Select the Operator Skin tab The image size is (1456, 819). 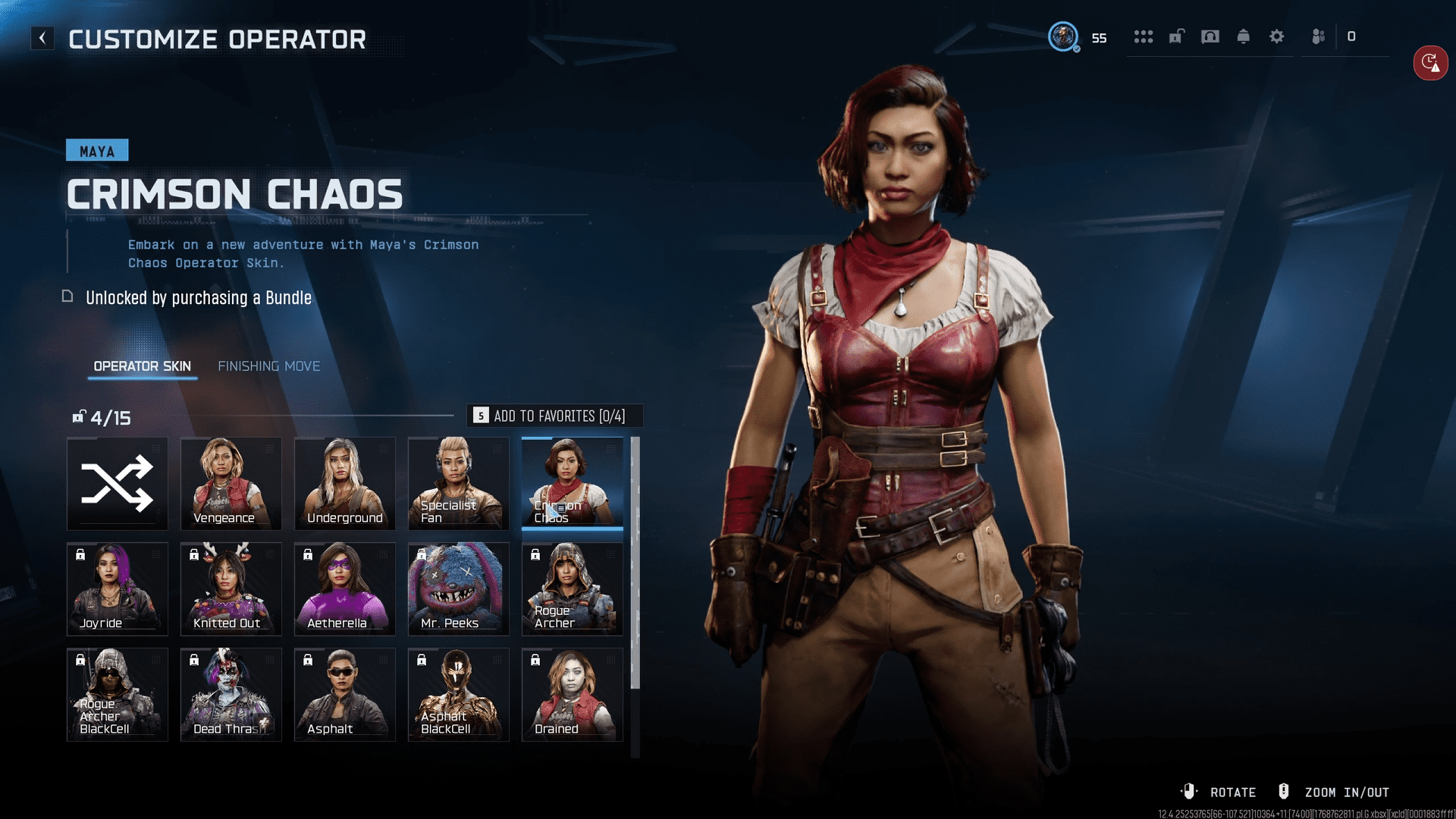click(x=142, y=366)
